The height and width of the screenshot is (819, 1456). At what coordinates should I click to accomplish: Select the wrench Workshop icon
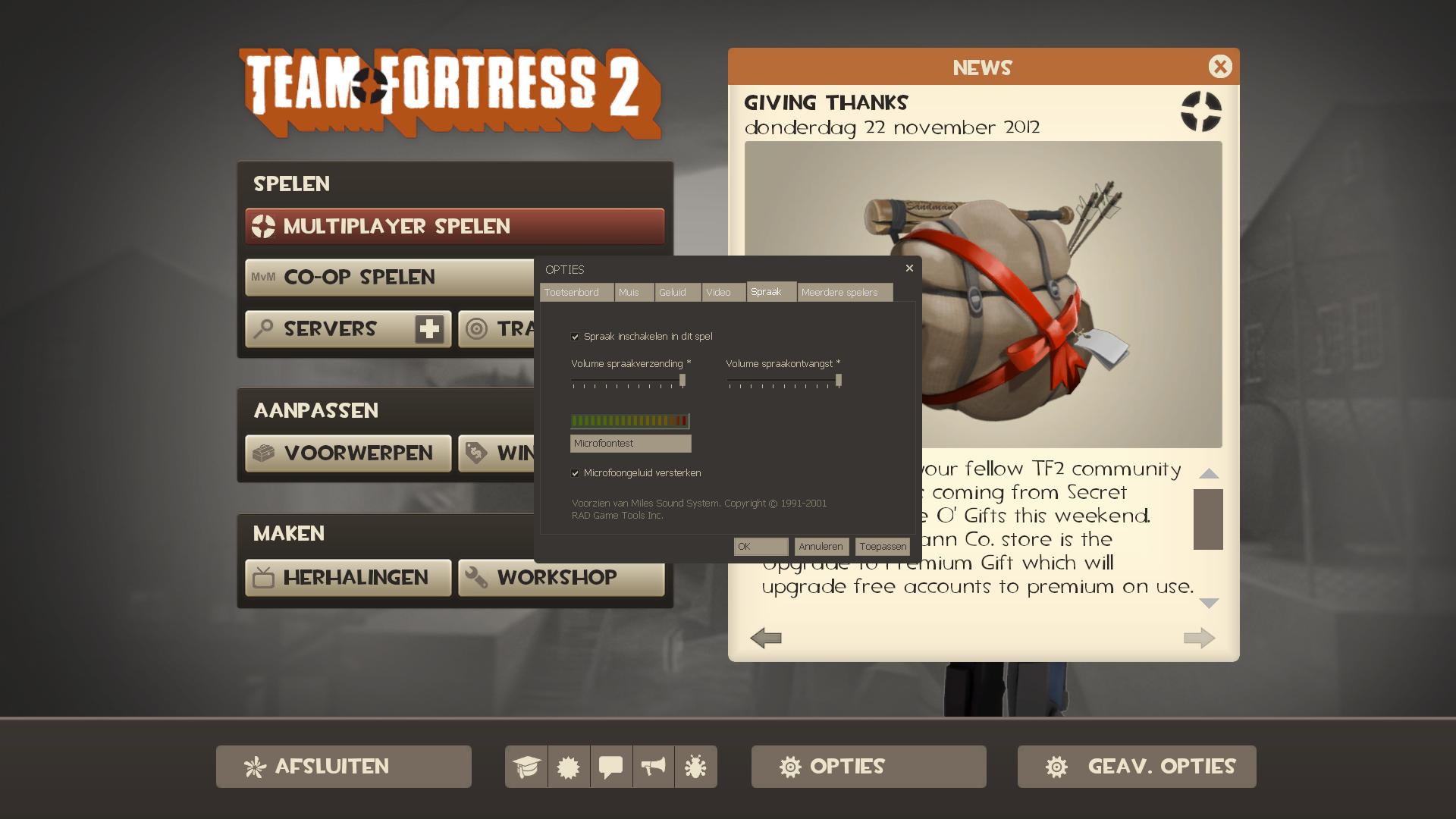(479, 576)
